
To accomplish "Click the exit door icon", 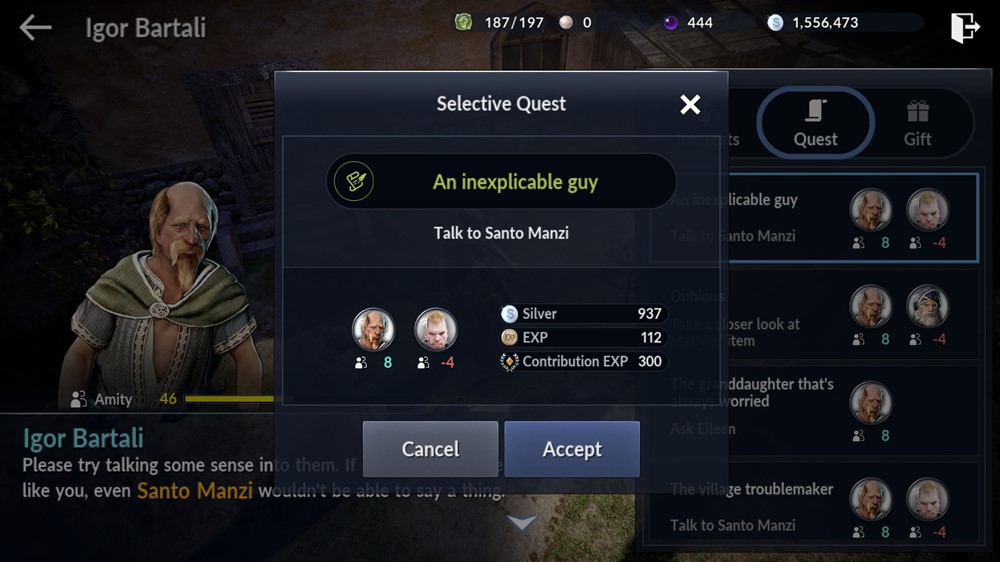I will [965, 27].
